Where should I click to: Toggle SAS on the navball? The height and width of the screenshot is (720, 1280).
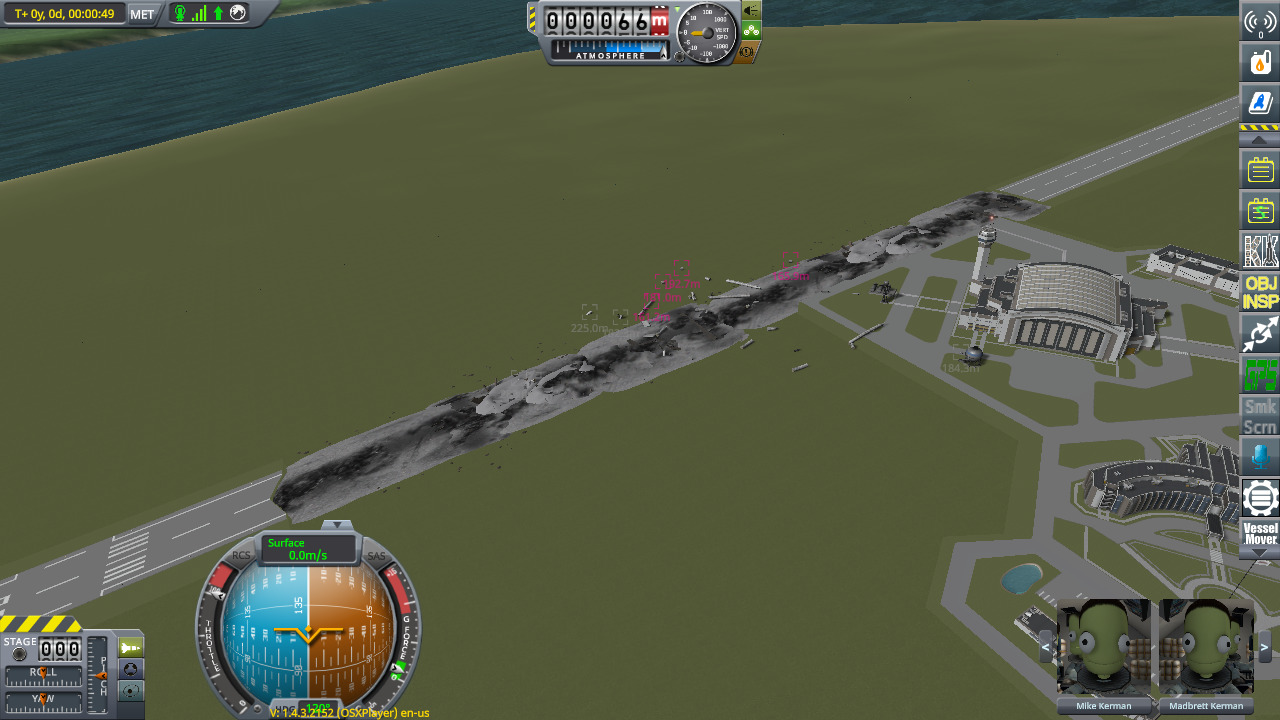tap(376, 556)
